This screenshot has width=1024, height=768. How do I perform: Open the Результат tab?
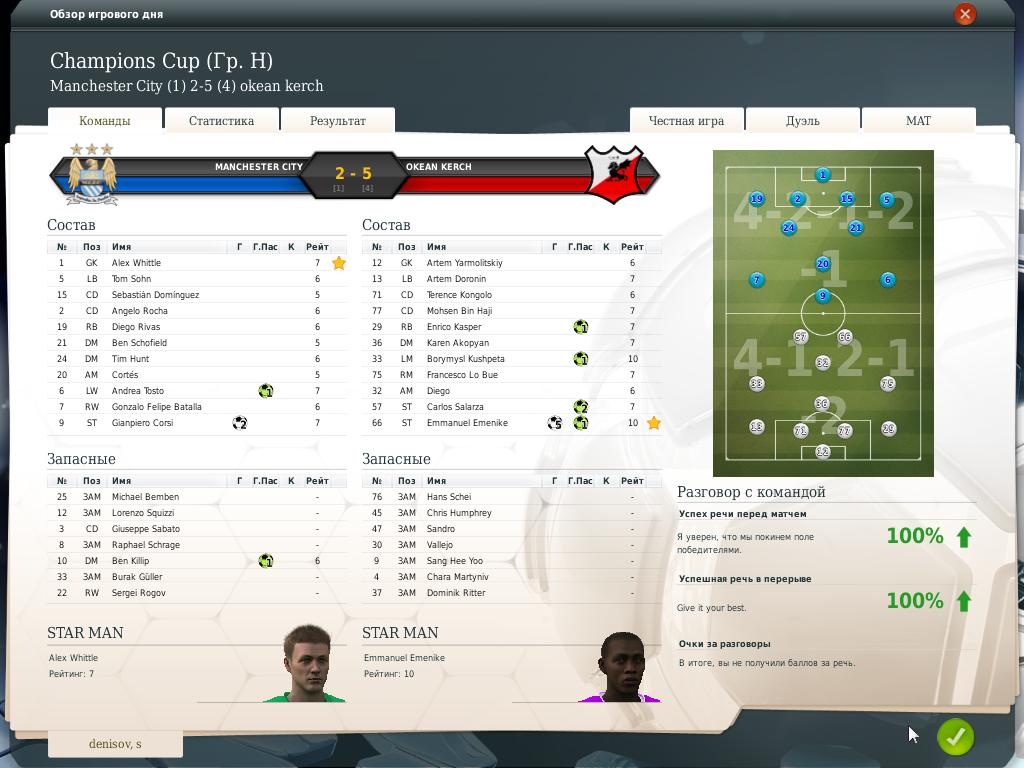tap(338, 121)
